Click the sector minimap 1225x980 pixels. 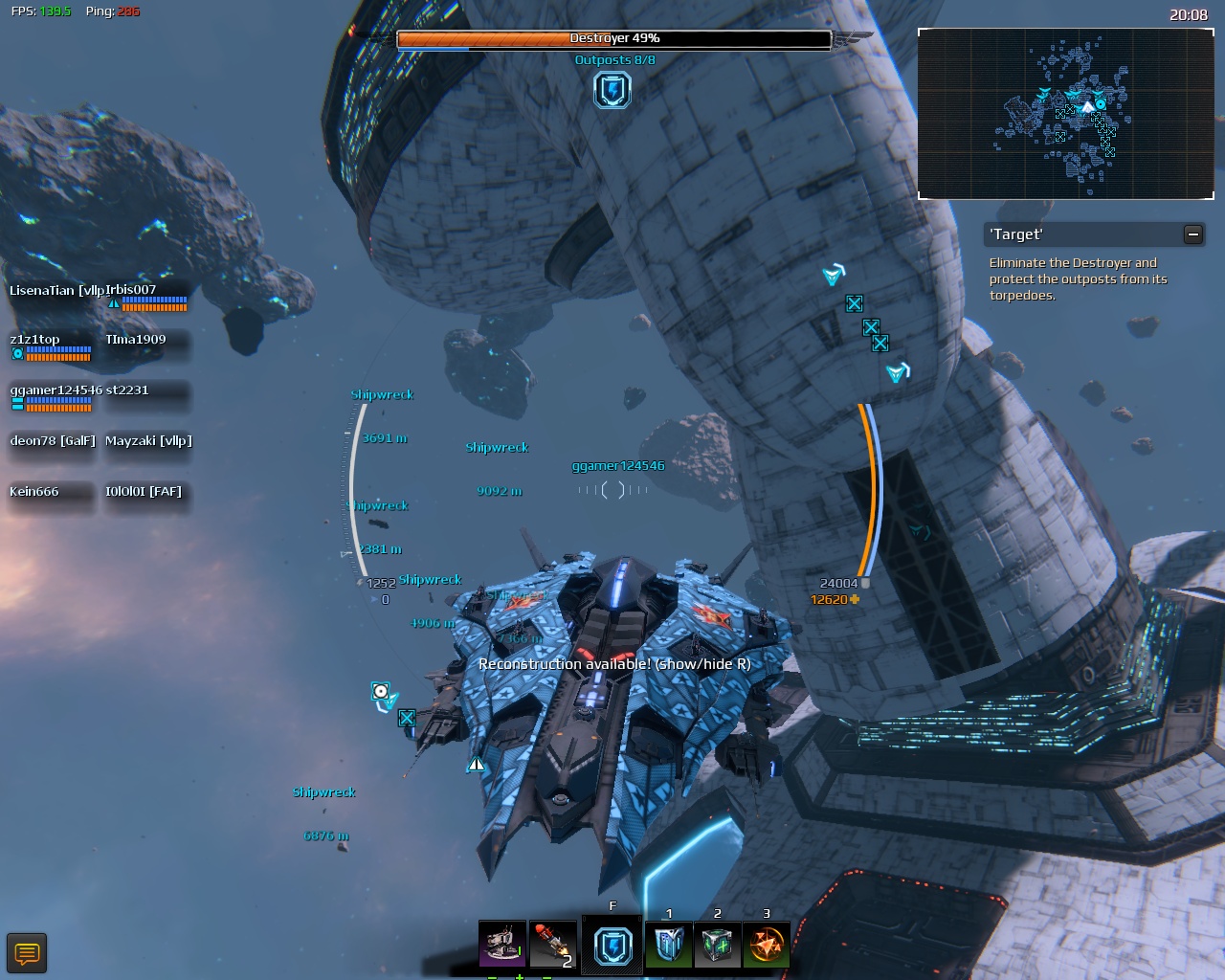tap(1065, 114)
